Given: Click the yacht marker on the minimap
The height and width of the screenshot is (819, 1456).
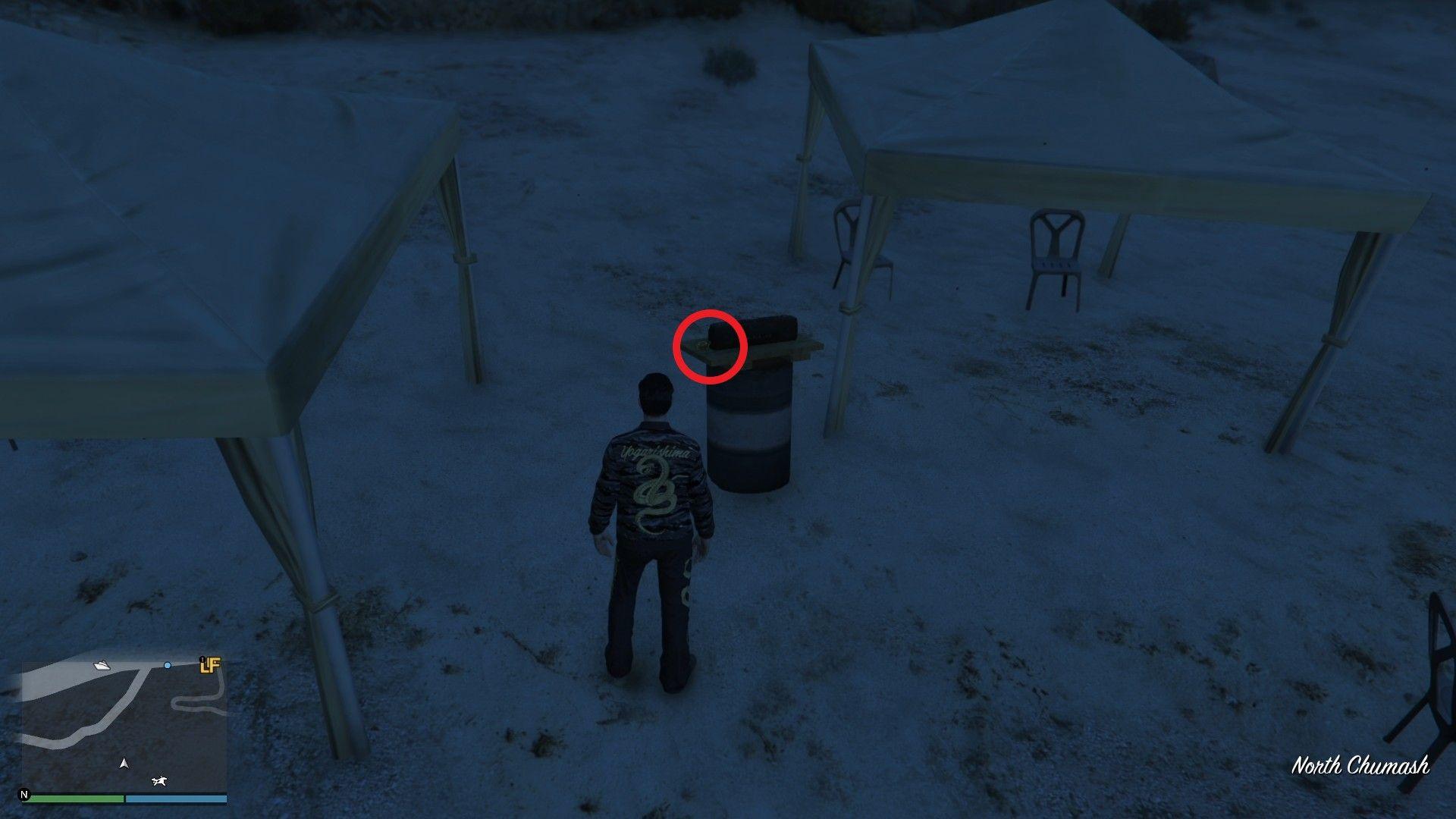Looking at the screenshot, I should click(102, 666).
